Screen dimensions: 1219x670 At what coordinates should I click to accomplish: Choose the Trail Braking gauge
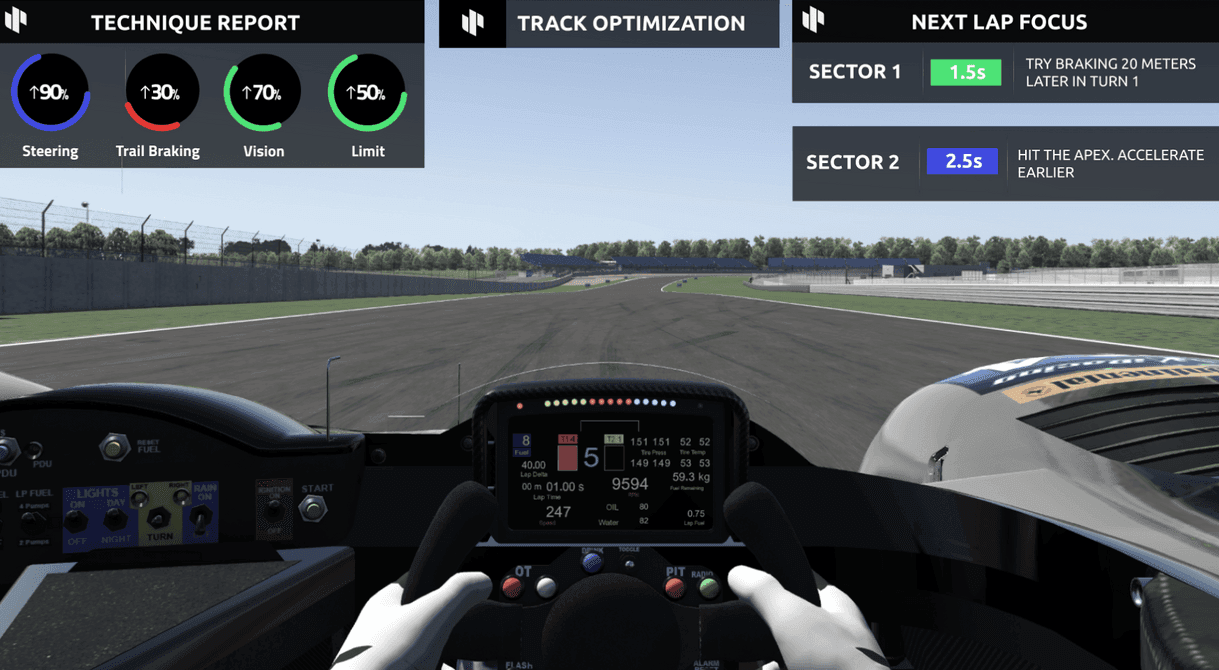coord(160,93)
